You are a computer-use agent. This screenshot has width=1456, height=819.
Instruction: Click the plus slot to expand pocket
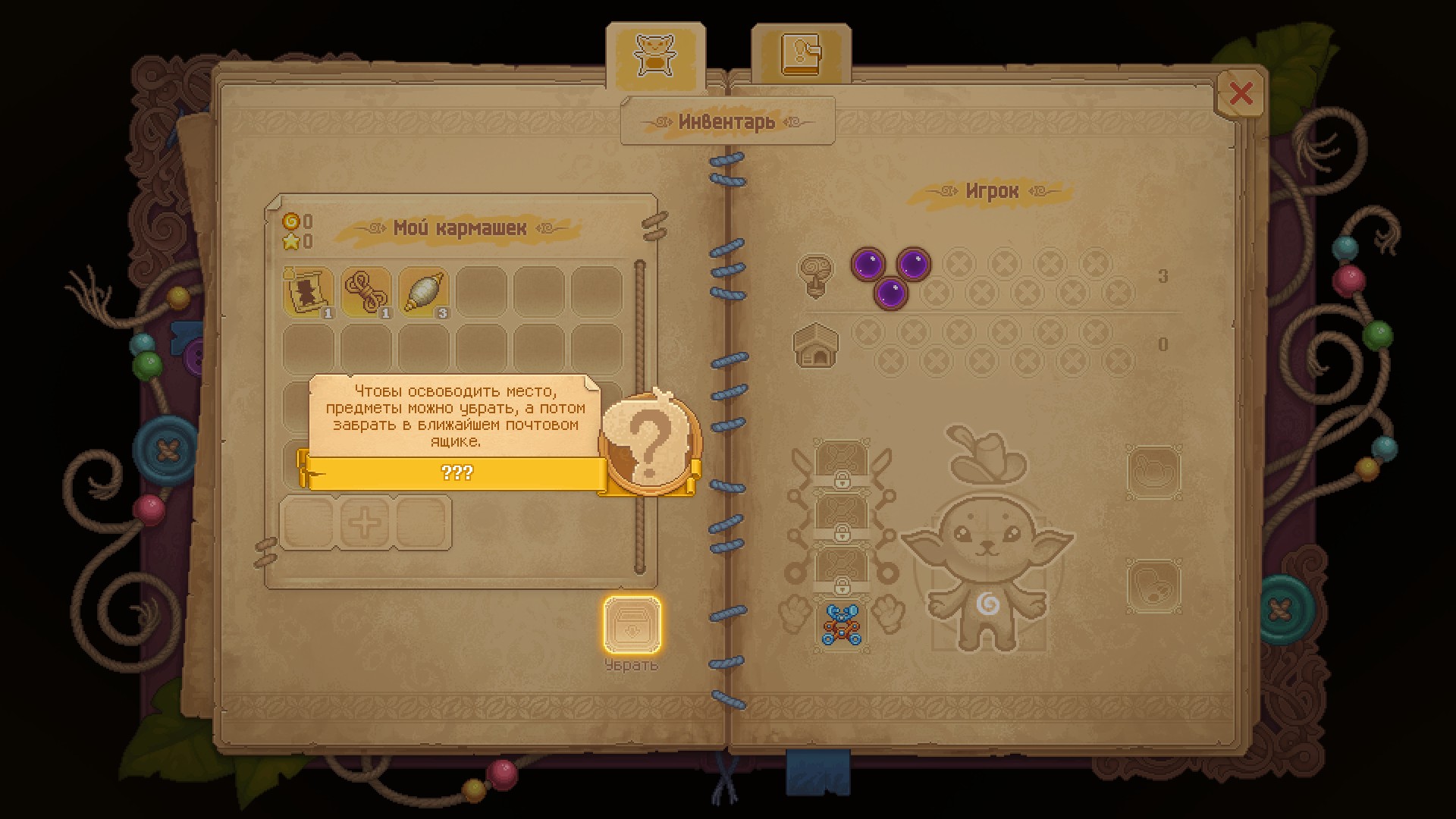[365, 522]
